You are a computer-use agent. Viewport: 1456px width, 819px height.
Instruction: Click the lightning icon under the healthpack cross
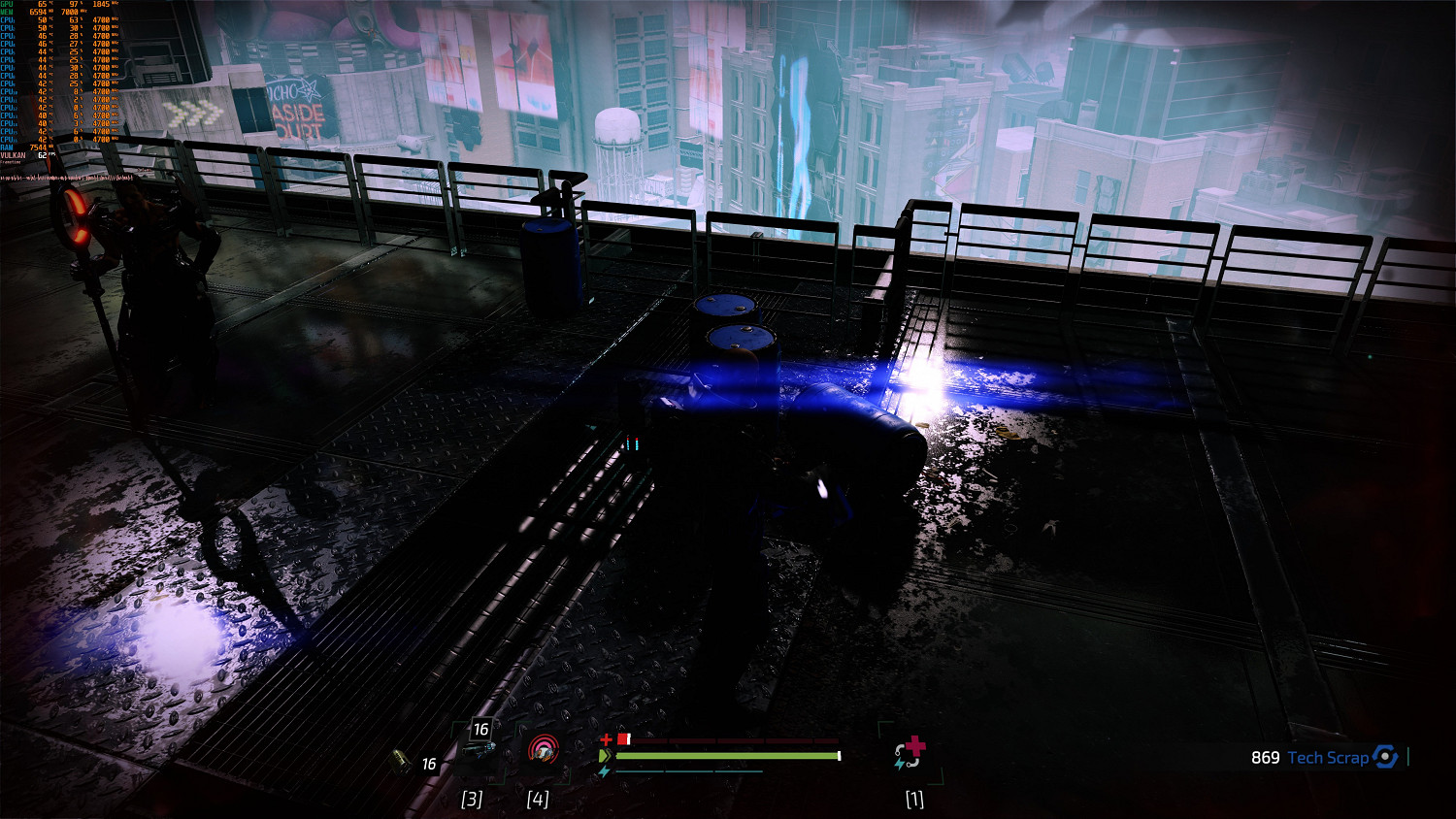[x=900, y=764]
